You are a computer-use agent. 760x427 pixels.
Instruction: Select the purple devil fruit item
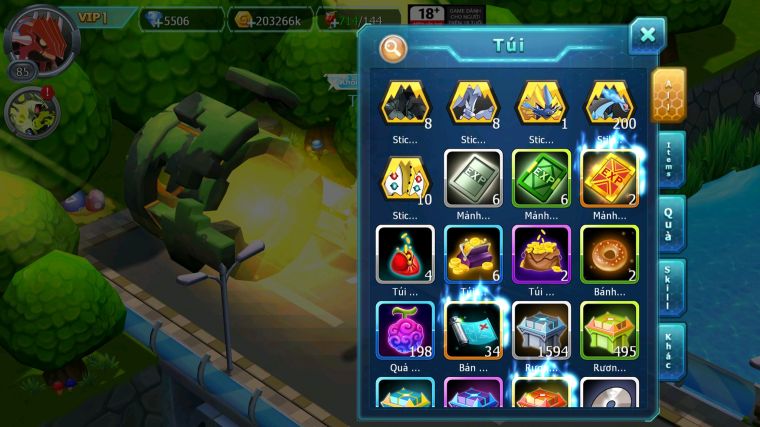point(405,330)
